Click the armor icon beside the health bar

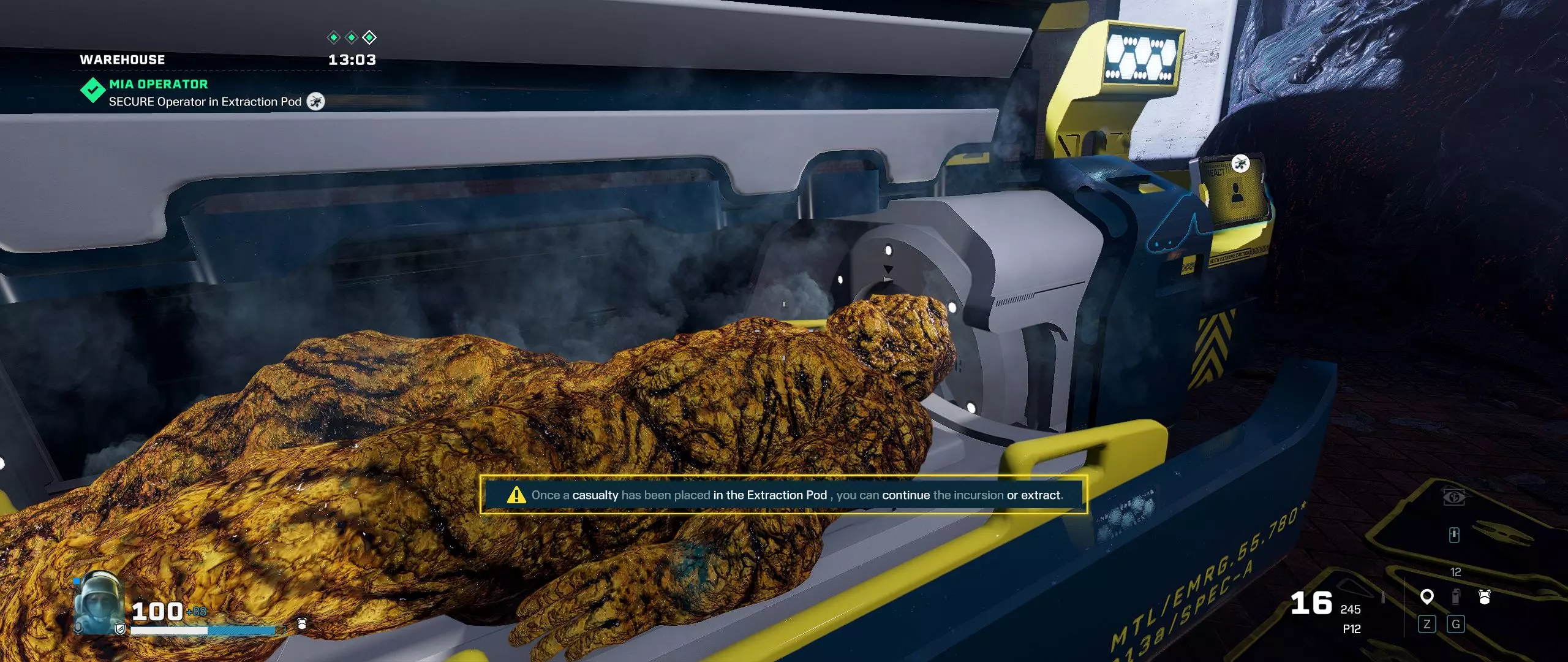click(x=301, y=624)
